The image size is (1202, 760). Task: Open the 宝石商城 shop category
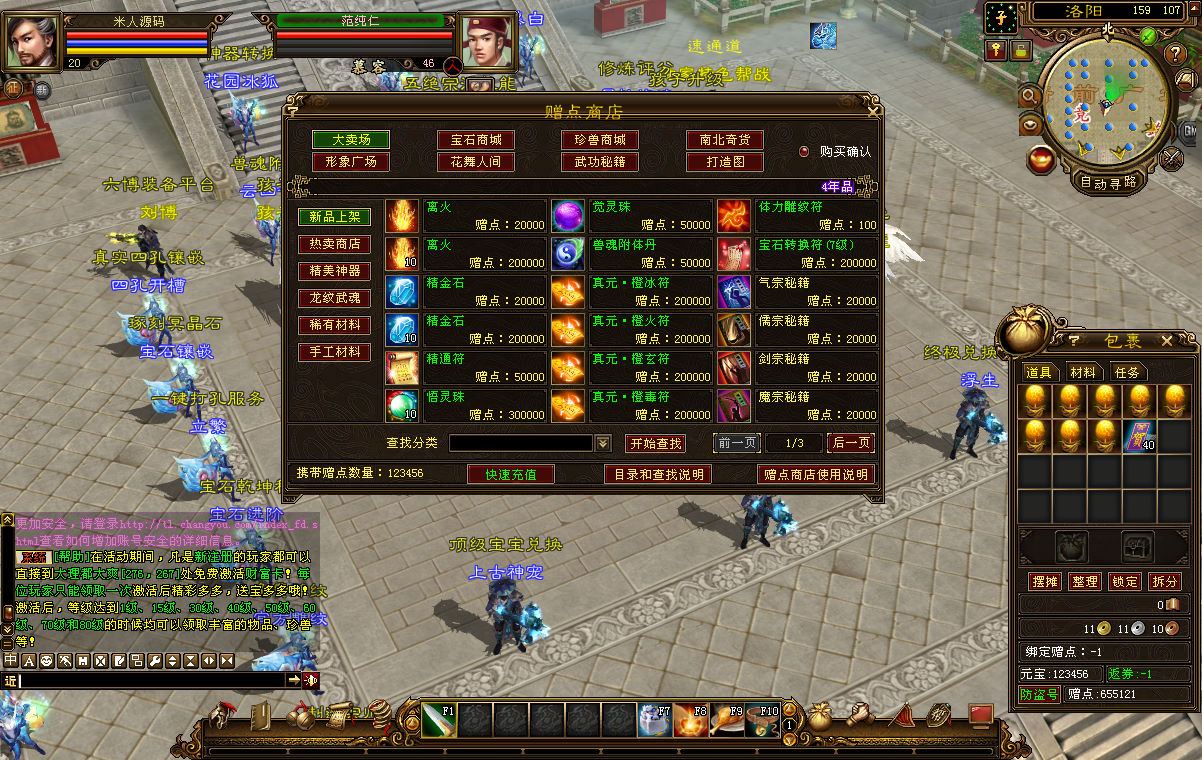click(x=475, y=140)
